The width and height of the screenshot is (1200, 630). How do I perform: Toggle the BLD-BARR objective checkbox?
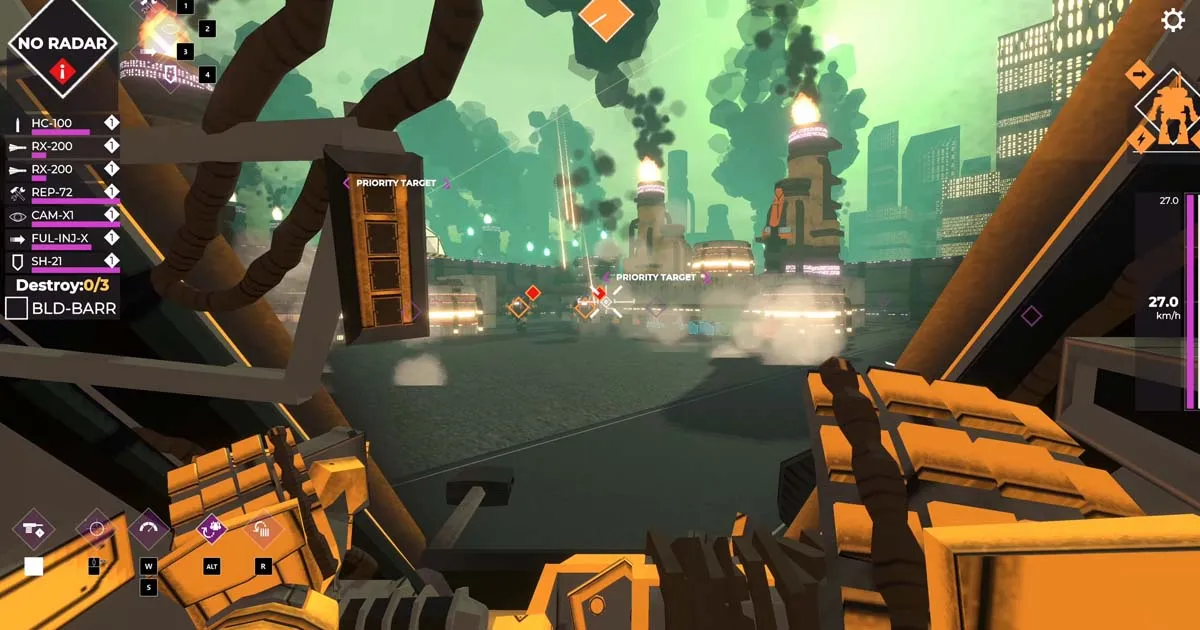(x=16, y=308)
